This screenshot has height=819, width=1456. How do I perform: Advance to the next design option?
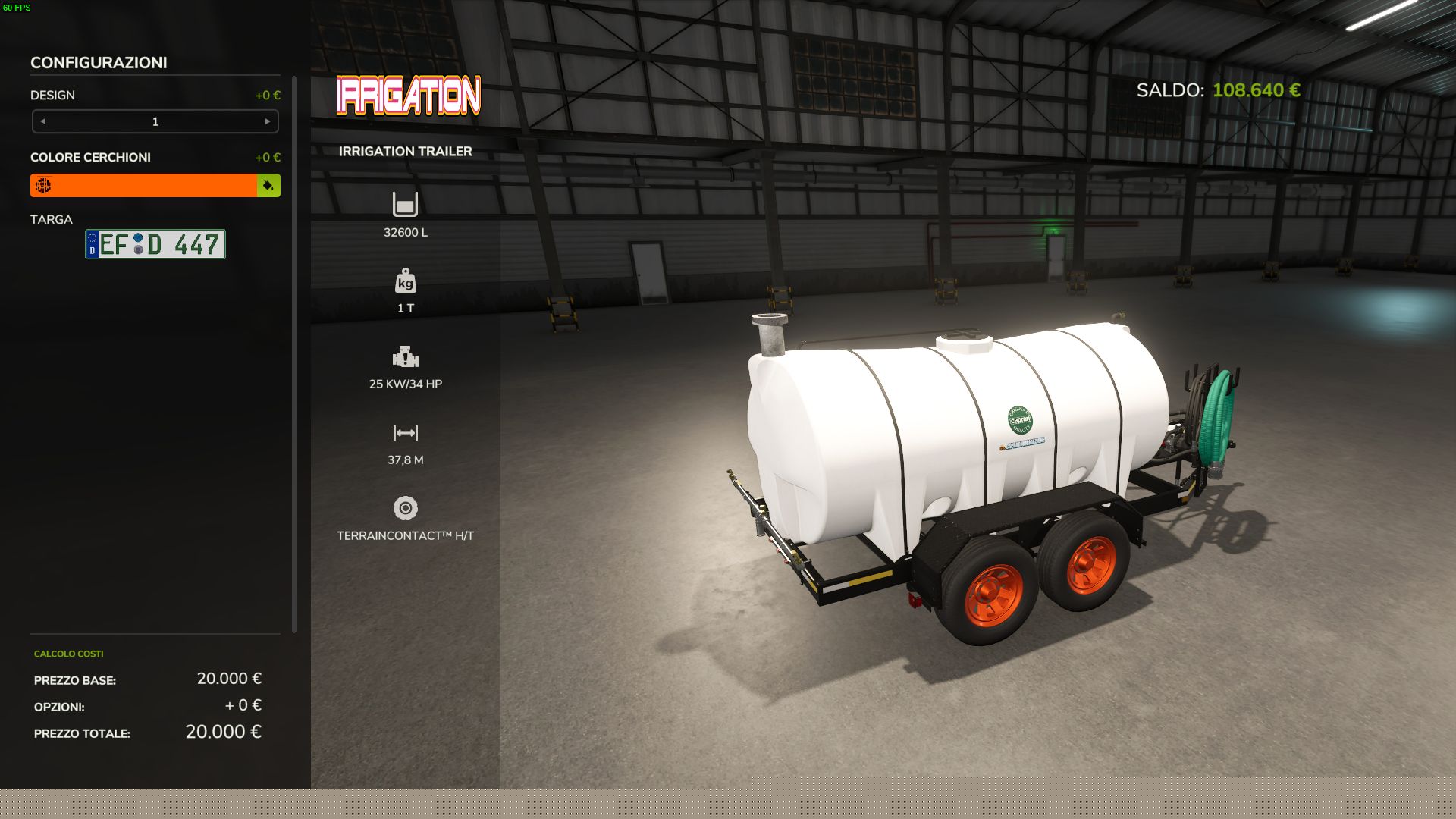tap(268, 121)
